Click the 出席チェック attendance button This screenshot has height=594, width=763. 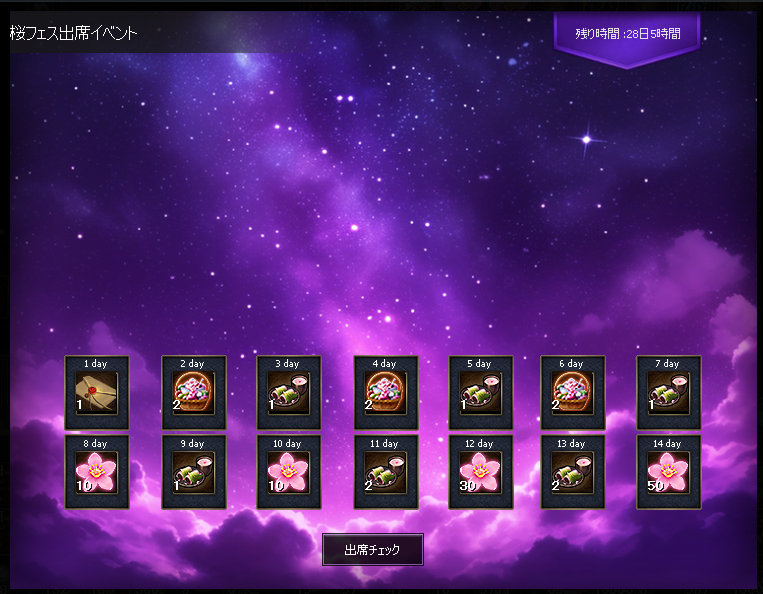pos(372,550)
